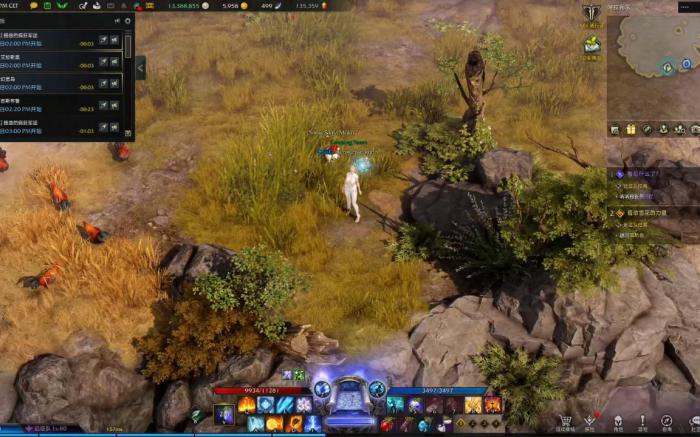Click the glowing blue orb left of the center emblem

click(x=322, y=389)
